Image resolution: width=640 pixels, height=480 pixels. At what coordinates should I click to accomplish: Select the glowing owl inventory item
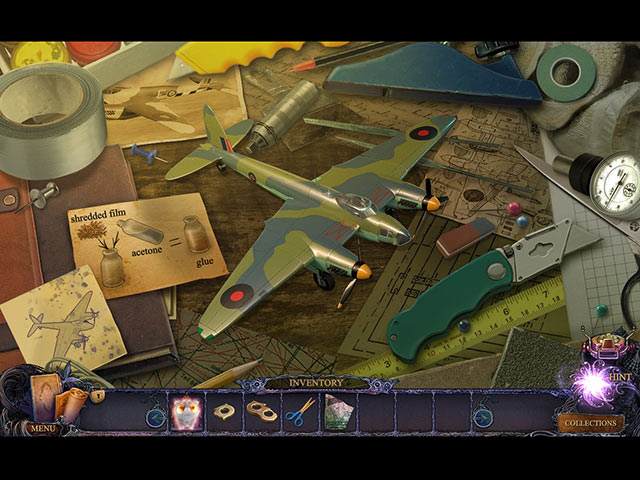point(188,412)
